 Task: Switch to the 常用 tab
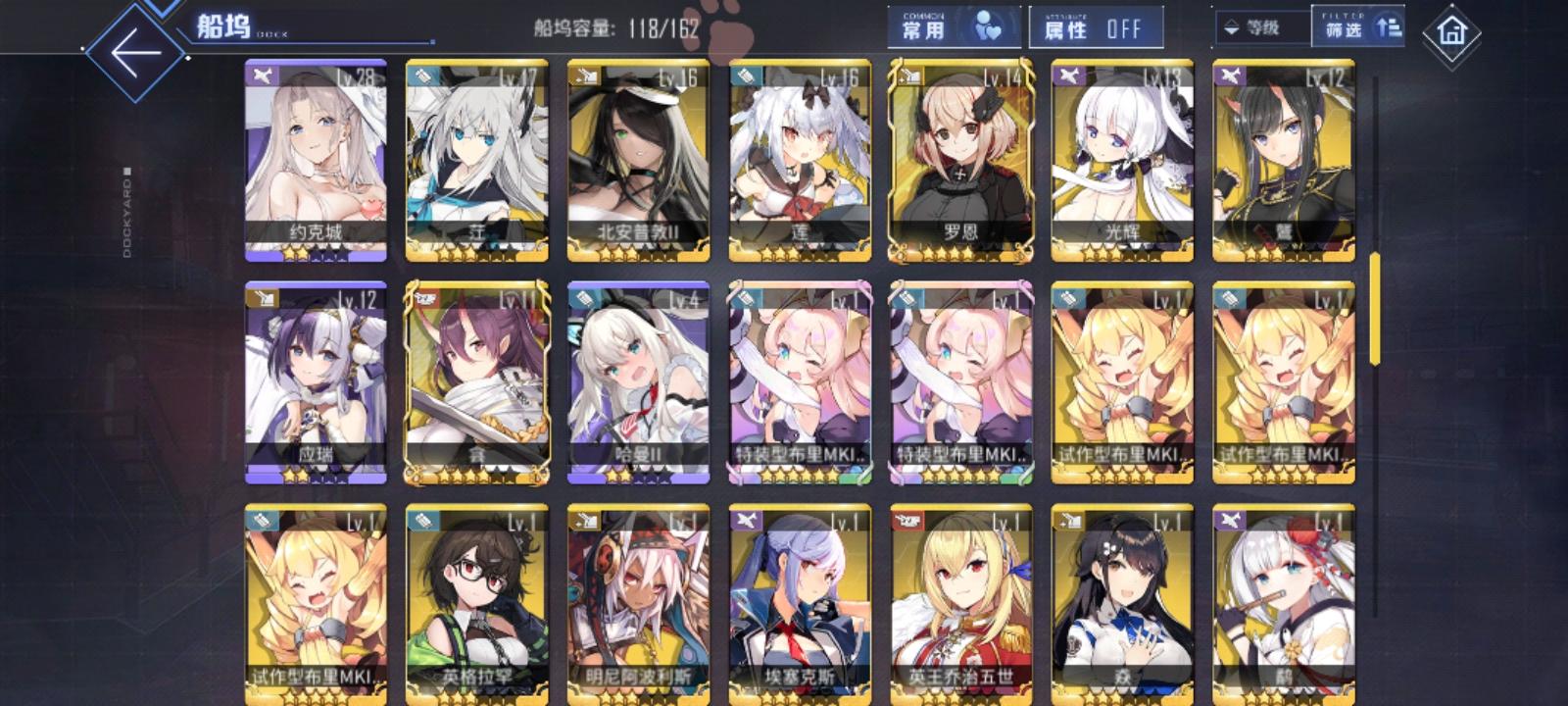pyautogui.click(x=921, y=30)
